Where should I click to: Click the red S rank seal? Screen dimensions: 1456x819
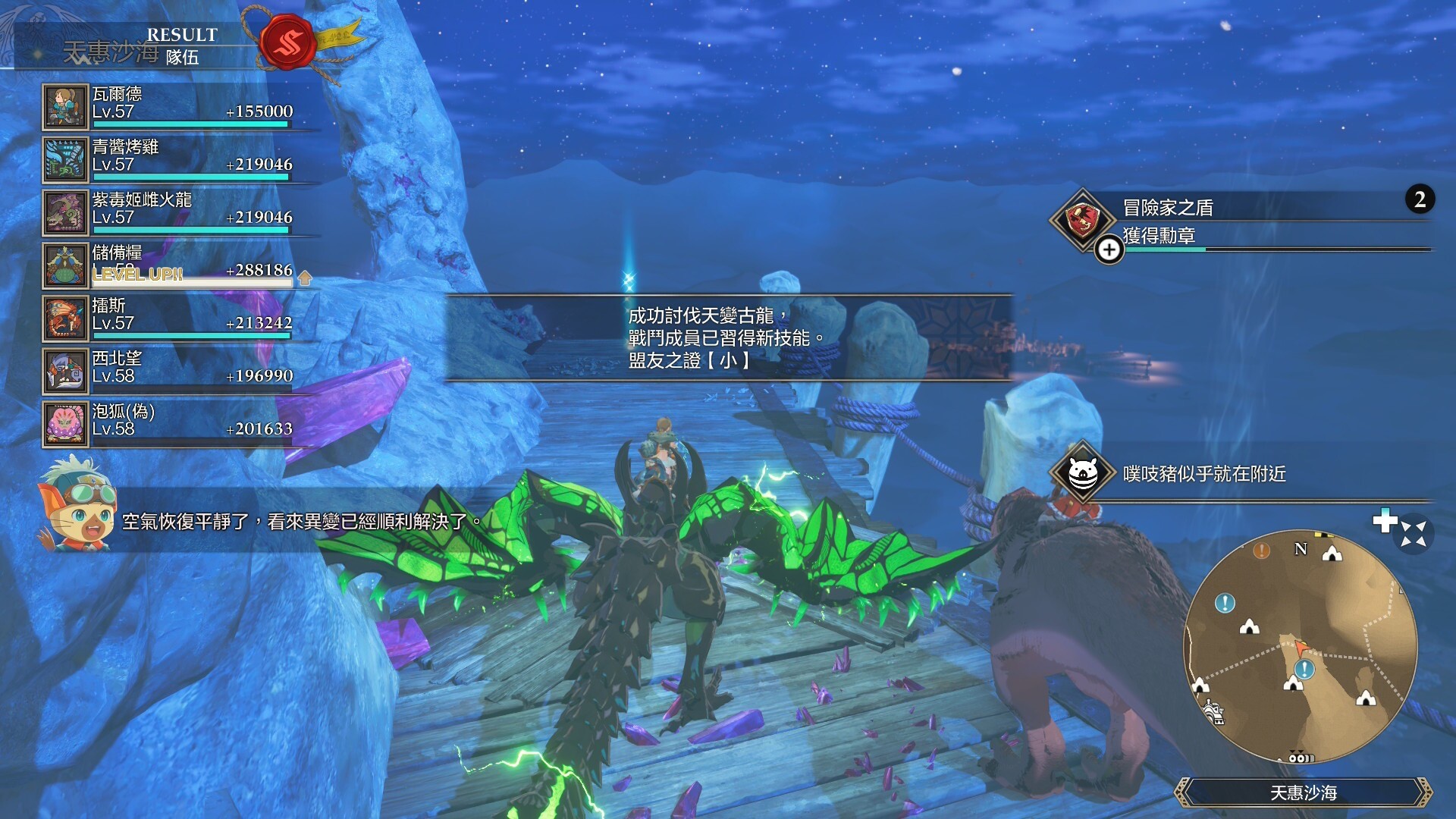tap(287, 42)
